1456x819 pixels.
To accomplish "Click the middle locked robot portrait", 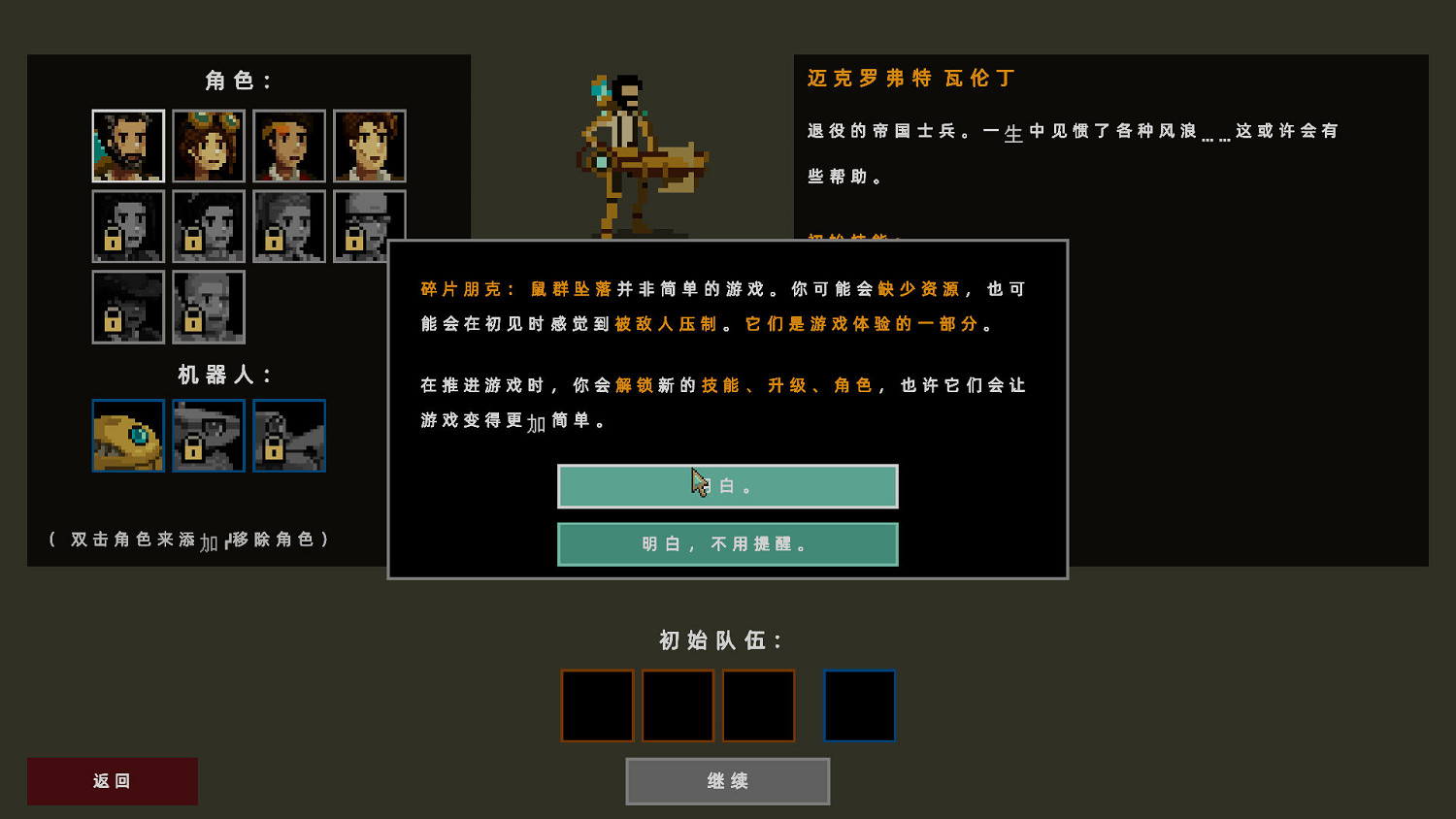I will pyautogui.click(x=209, y=437).
